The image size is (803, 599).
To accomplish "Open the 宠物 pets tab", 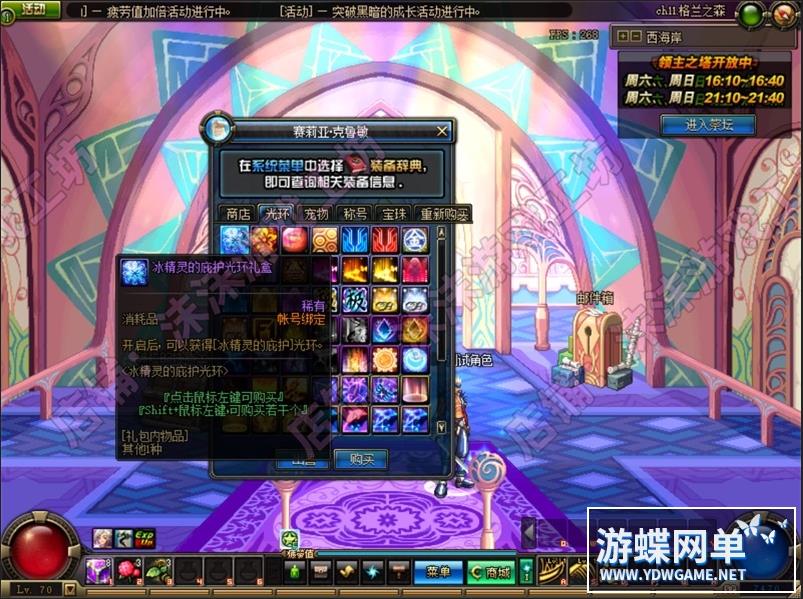I will click(316, 213).
